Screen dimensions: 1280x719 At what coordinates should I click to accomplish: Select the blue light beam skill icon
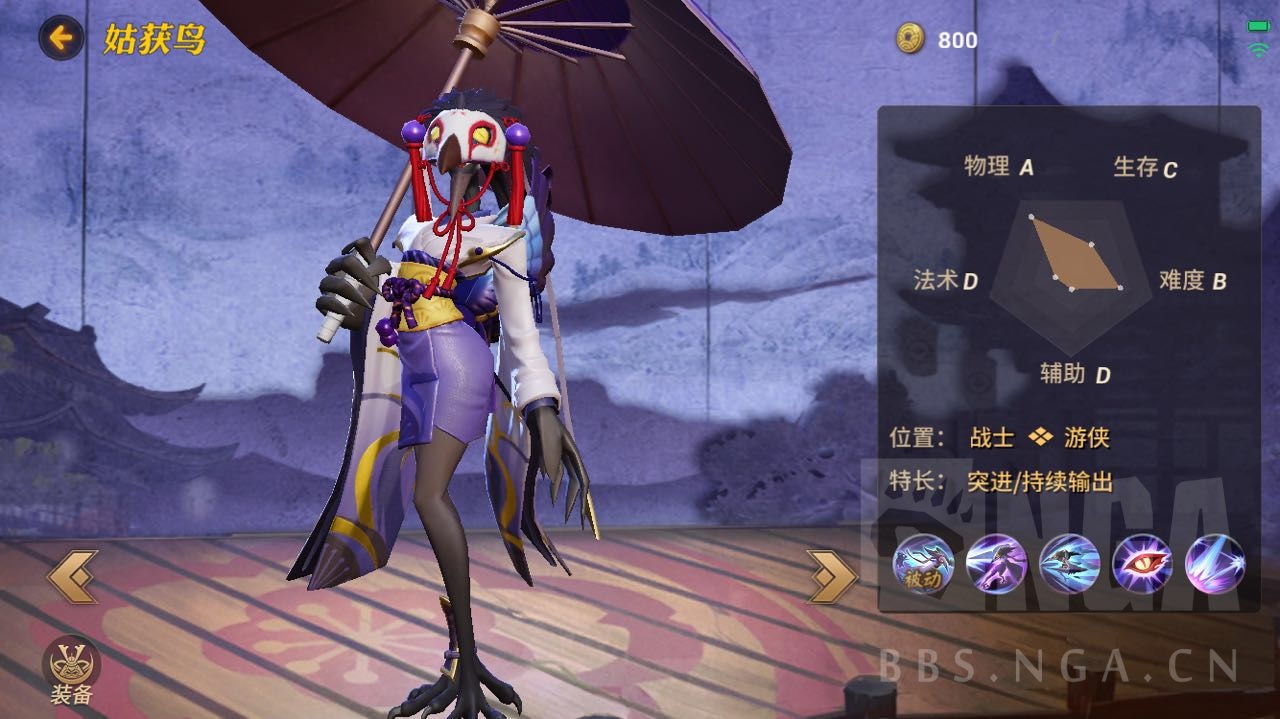coord(1215,563)
